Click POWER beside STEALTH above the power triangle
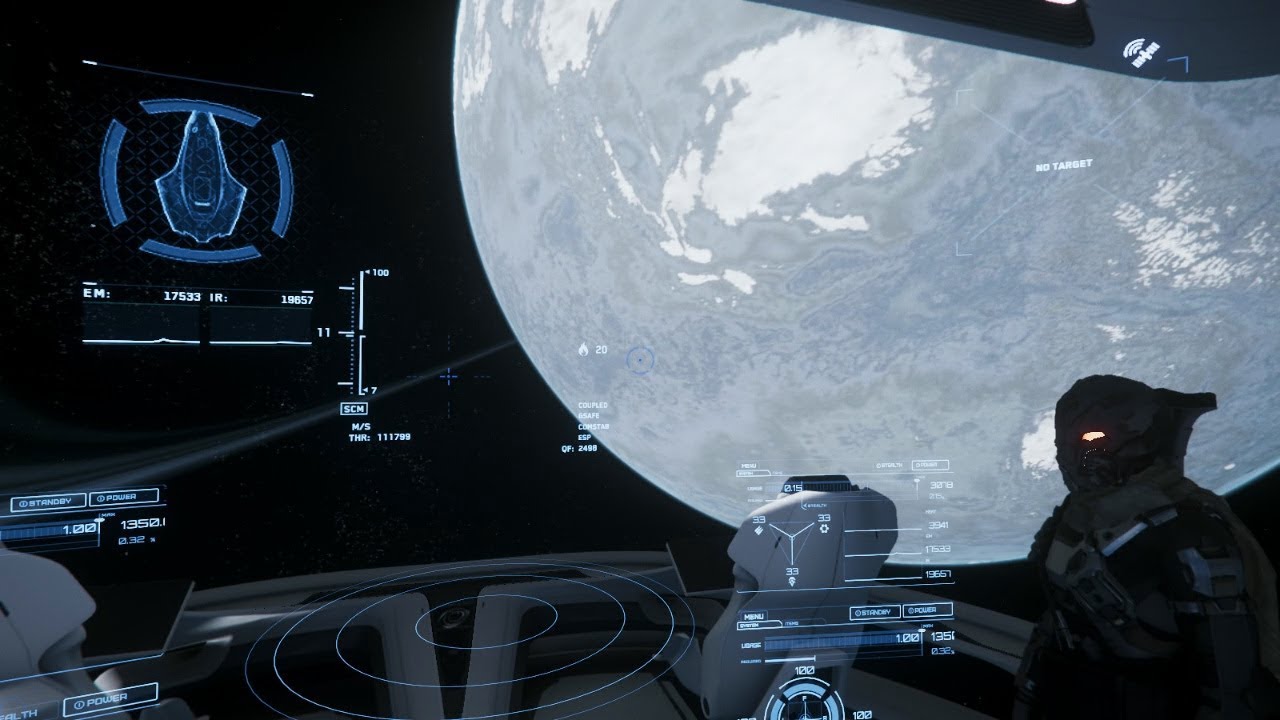Screen dimensions: 1280x720 point(930,466)
